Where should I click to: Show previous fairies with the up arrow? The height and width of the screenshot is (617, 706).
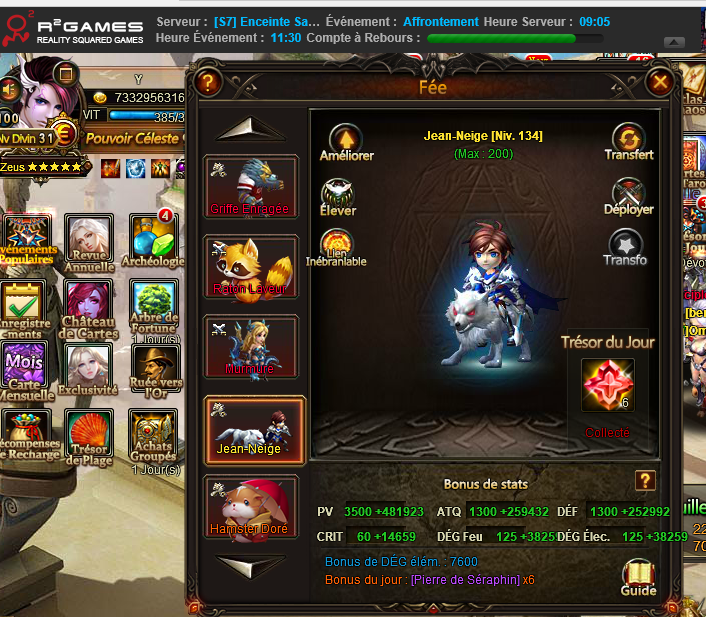click(x=251, y=129)
